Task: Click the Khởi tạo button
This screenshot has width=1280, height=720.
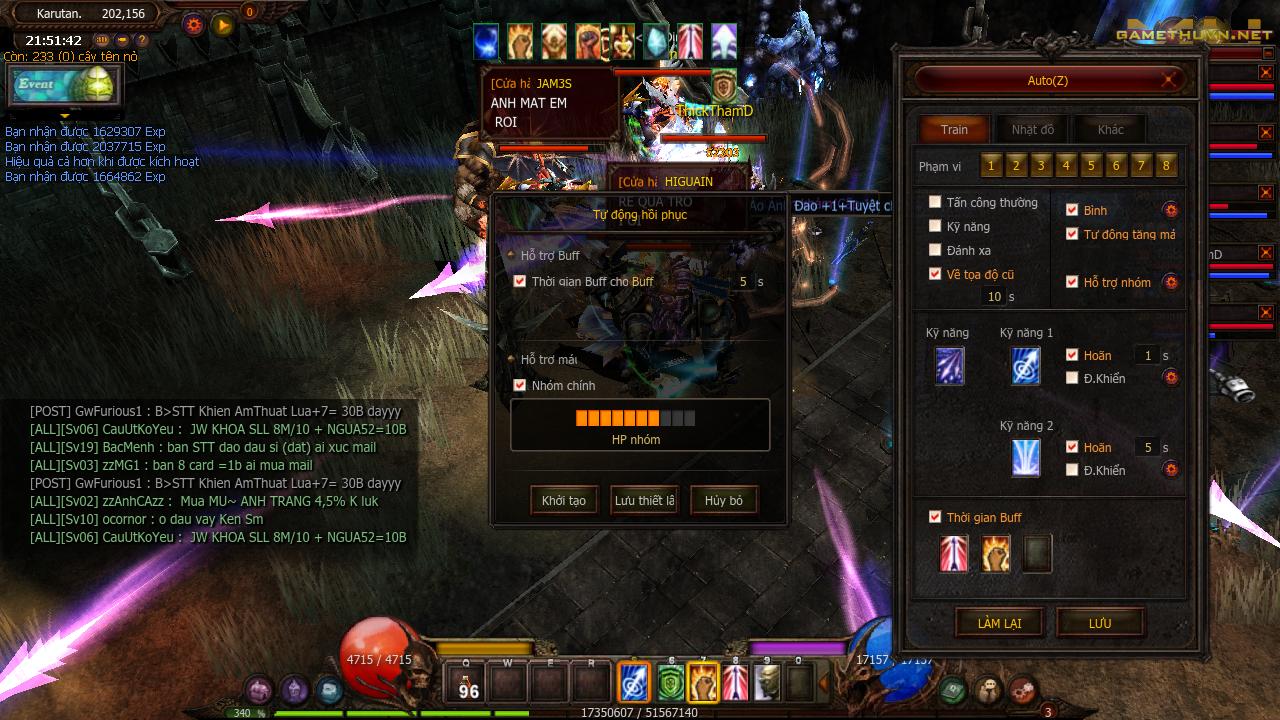Action: point(564,500)
